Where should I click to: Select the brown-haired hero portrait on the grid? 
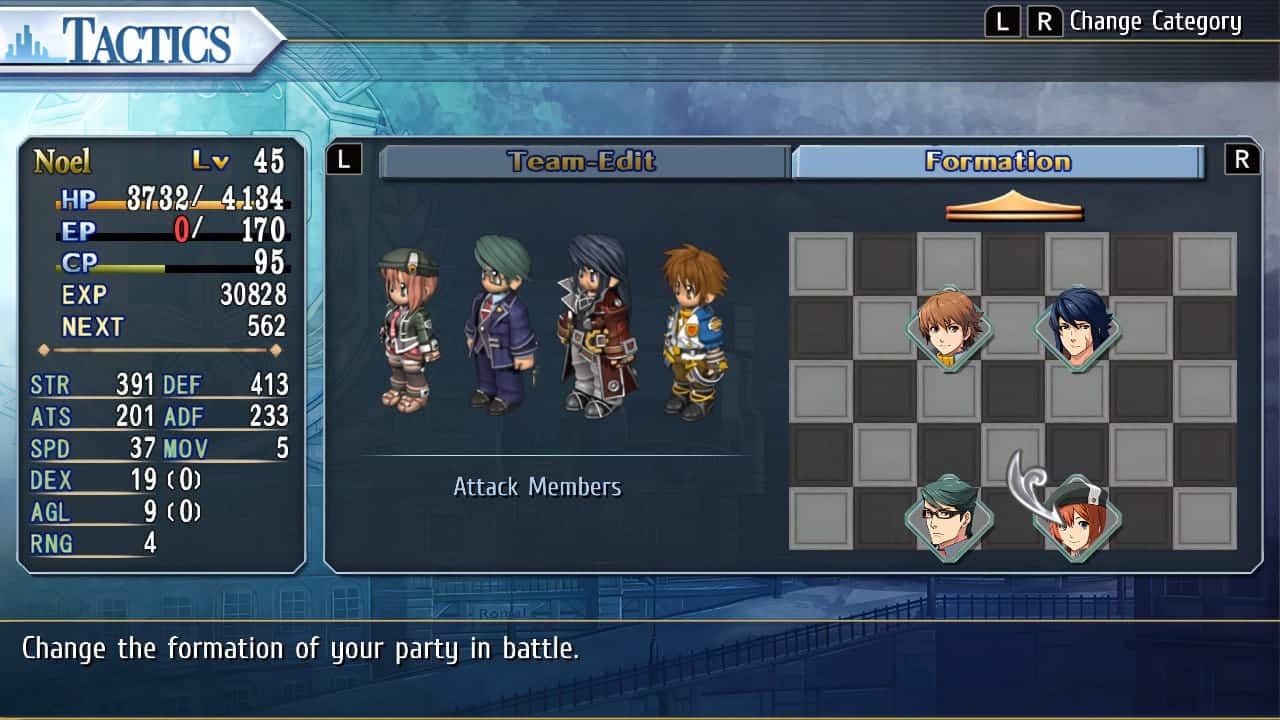tap(949, 328)
